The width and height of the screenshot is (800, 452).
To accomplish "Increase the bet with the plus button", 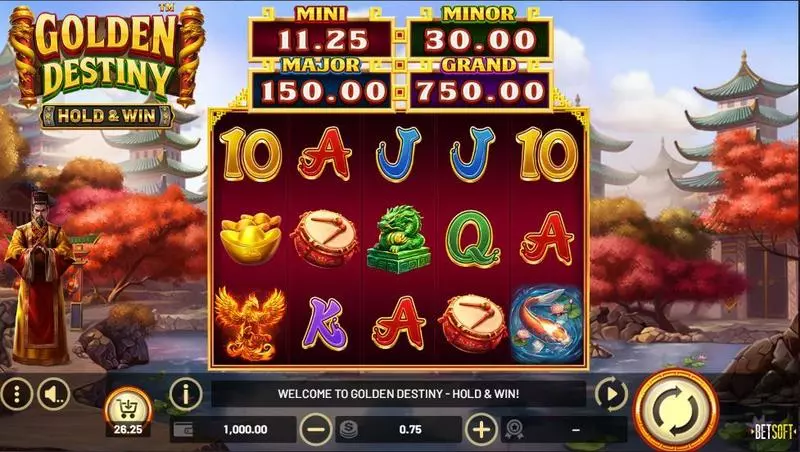I will [482, 430].
